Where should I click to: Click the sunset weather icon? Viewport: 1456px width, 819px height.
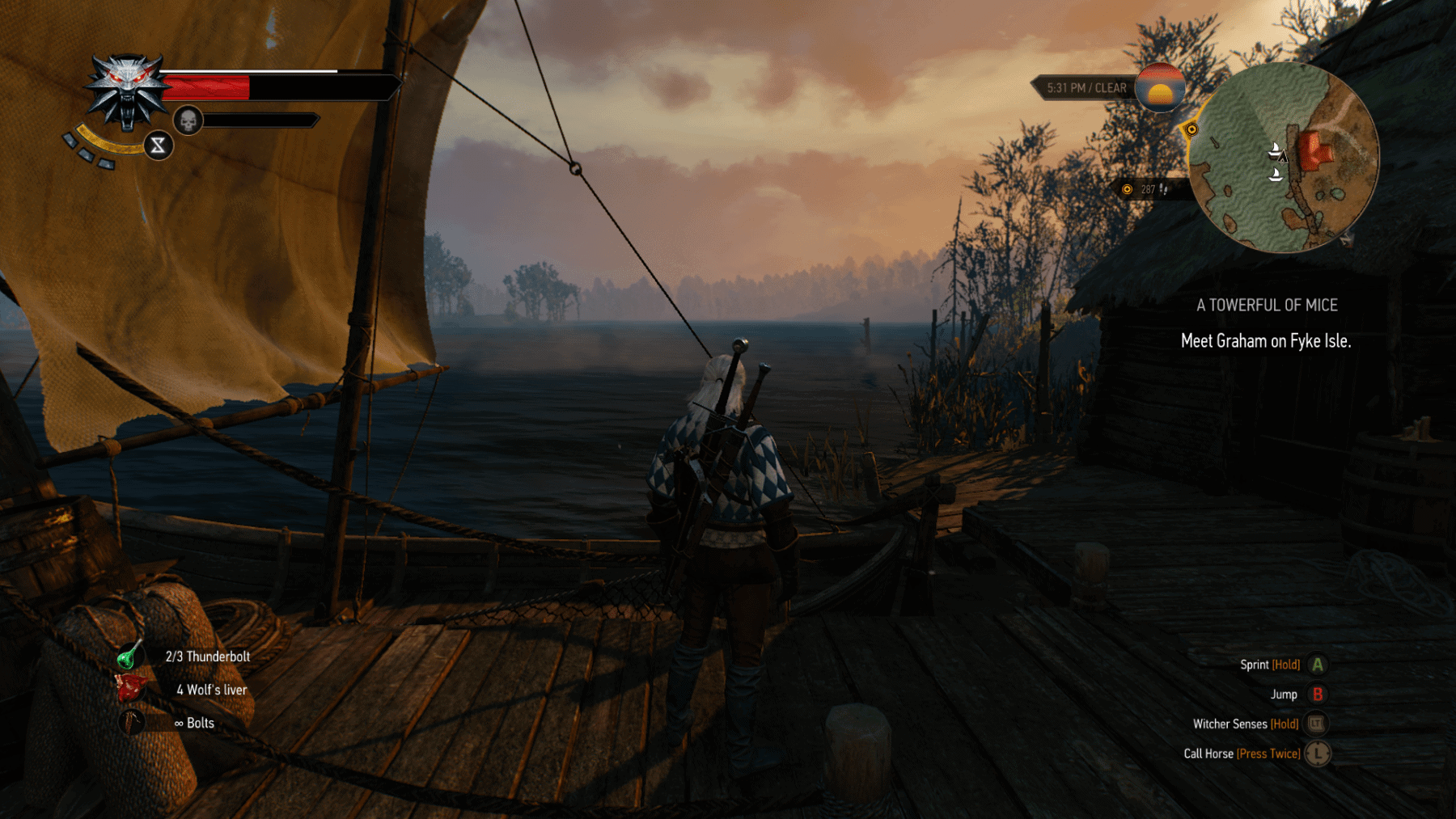[1160, 88]
